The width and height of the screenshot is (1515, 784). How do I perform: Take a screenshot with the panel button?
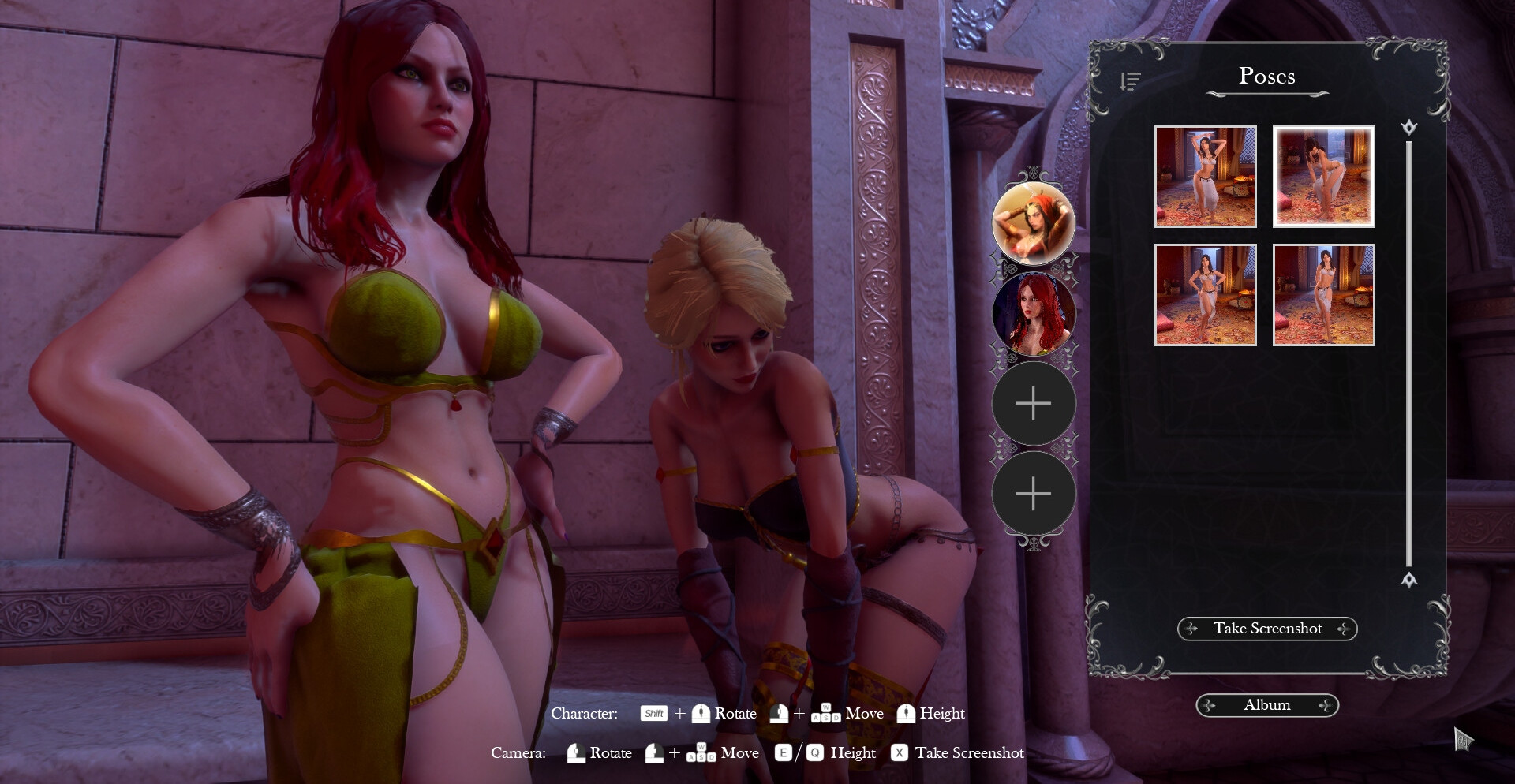[x=1267, y=629]
